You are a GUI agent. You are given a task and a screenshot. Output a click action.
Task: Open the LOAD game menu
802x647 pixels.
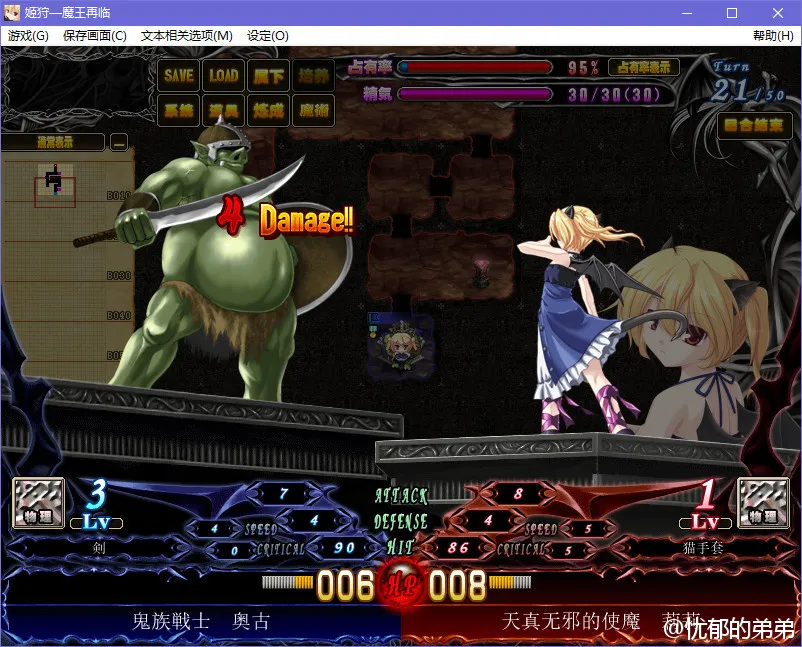coord(223,75)
